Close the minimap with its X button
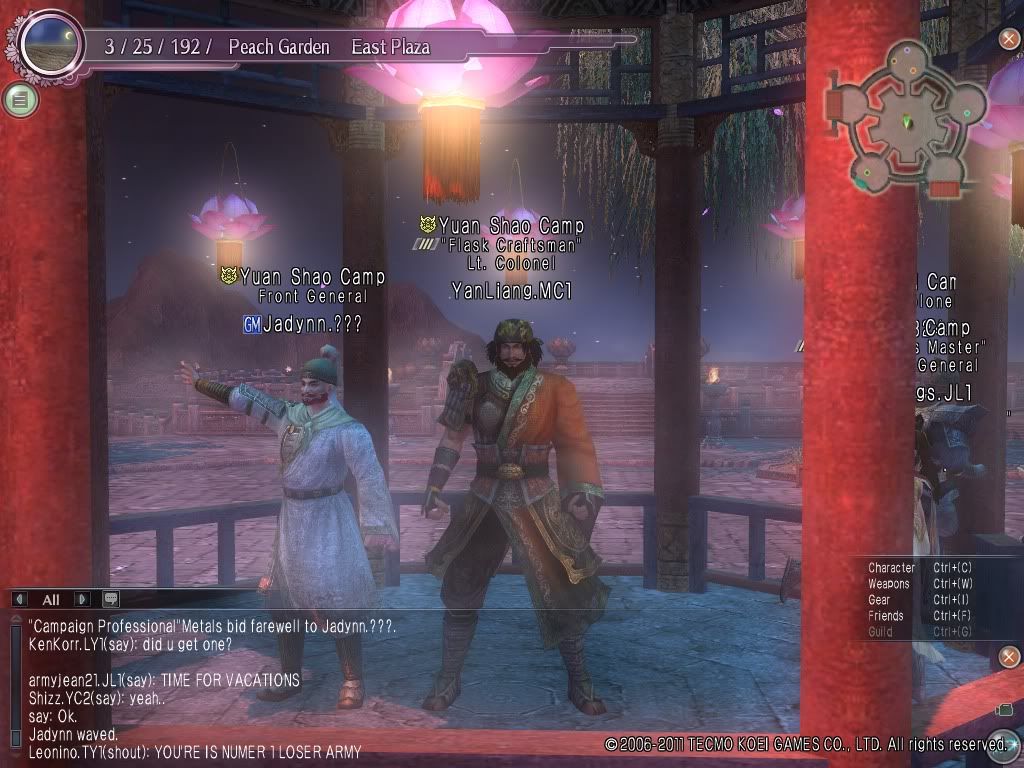 click(1009, 40)
